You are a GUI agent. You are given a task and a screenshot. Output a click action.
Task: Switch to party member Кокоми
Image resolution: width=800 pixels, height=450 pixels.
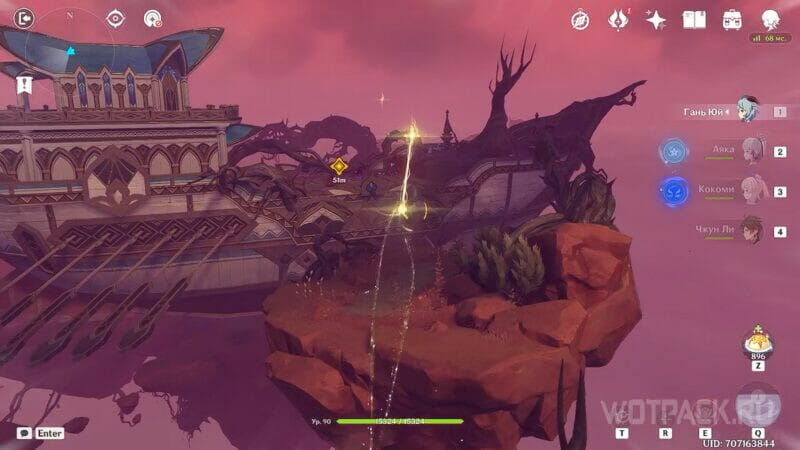[750, 189]
